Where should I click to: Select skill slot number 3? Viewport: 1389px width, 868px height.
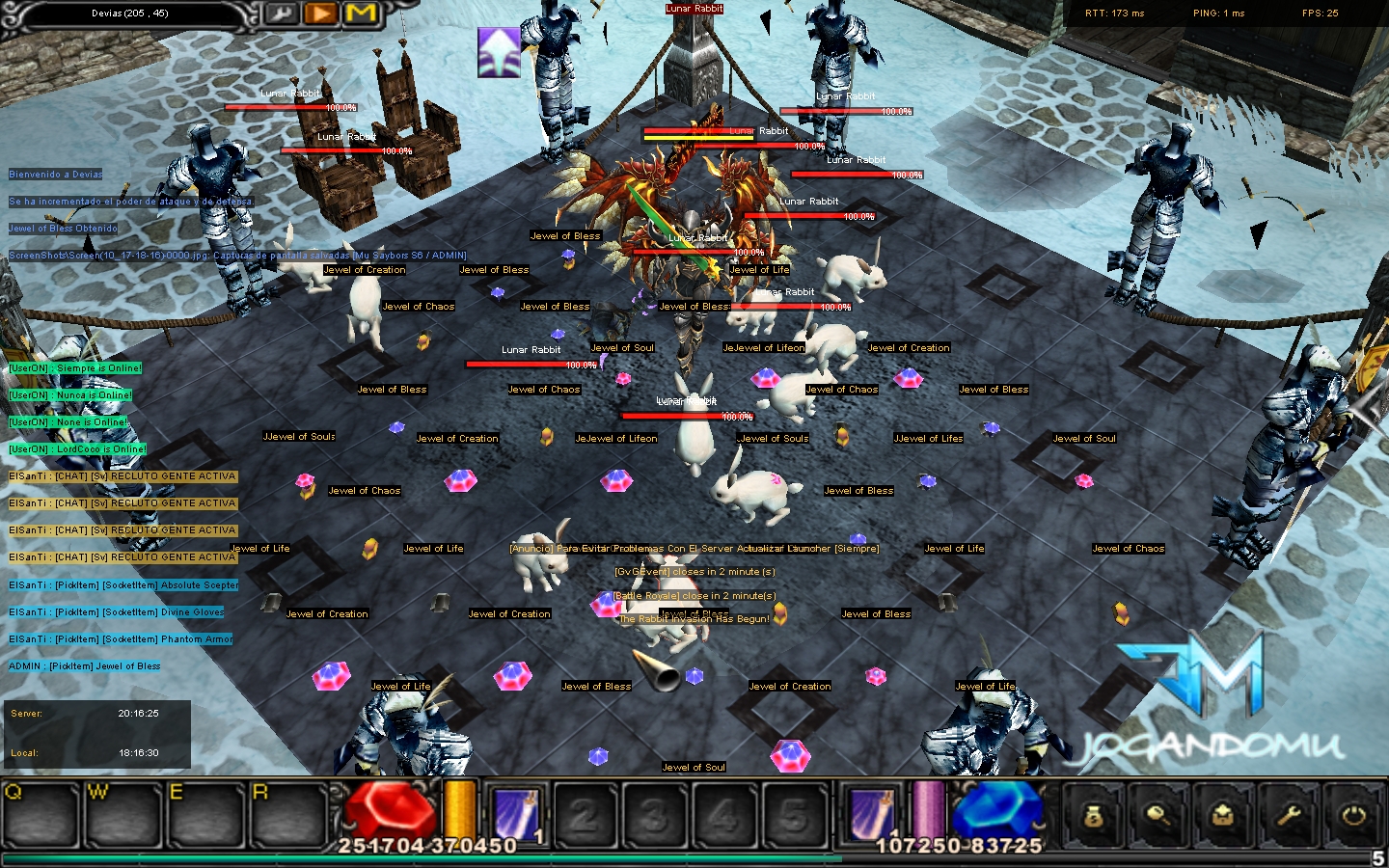click(x=653, y=815)
